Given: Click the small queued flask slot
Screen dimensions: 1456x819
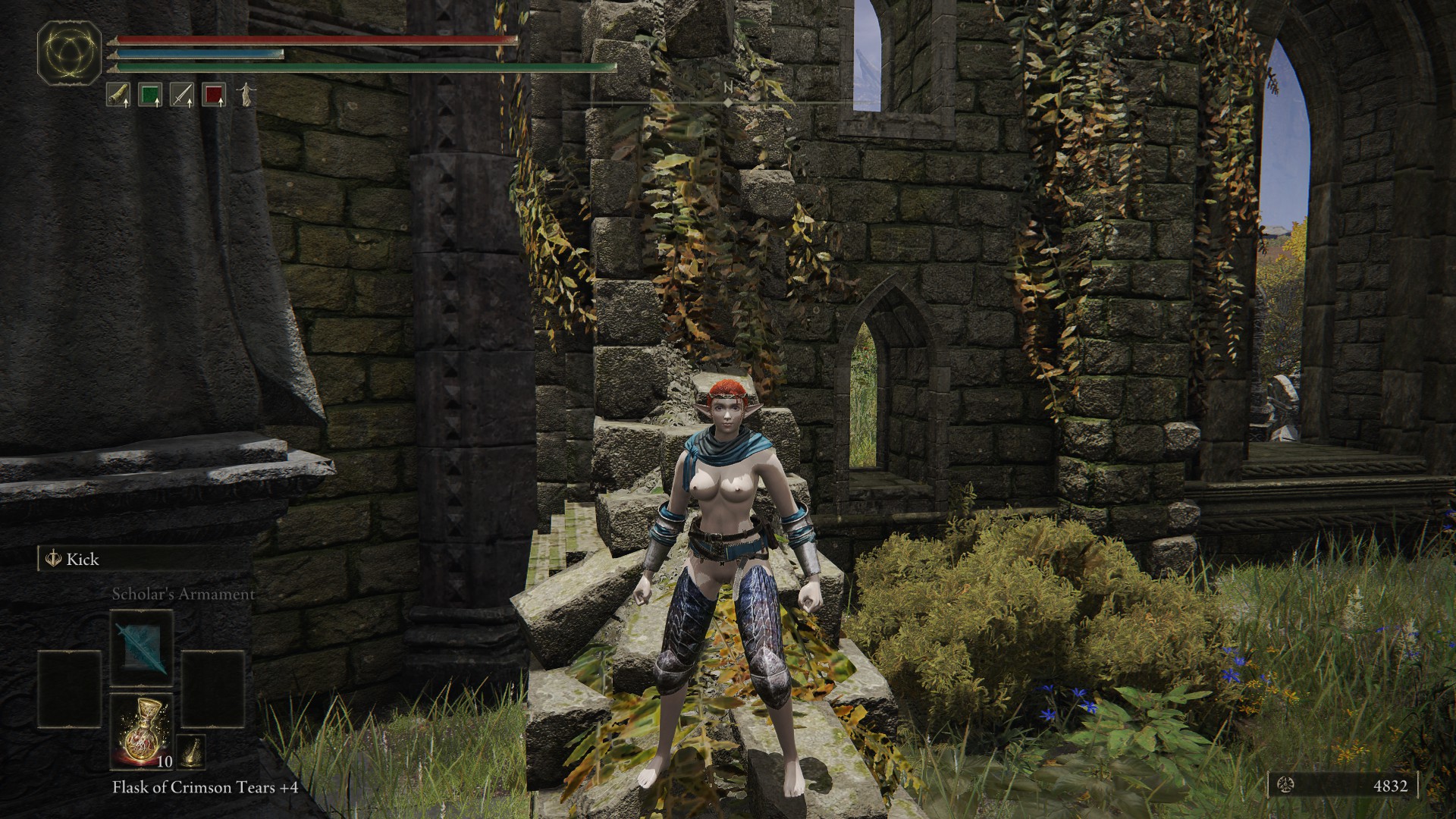Looking at the screenshot, I should (x=192, y=750).
